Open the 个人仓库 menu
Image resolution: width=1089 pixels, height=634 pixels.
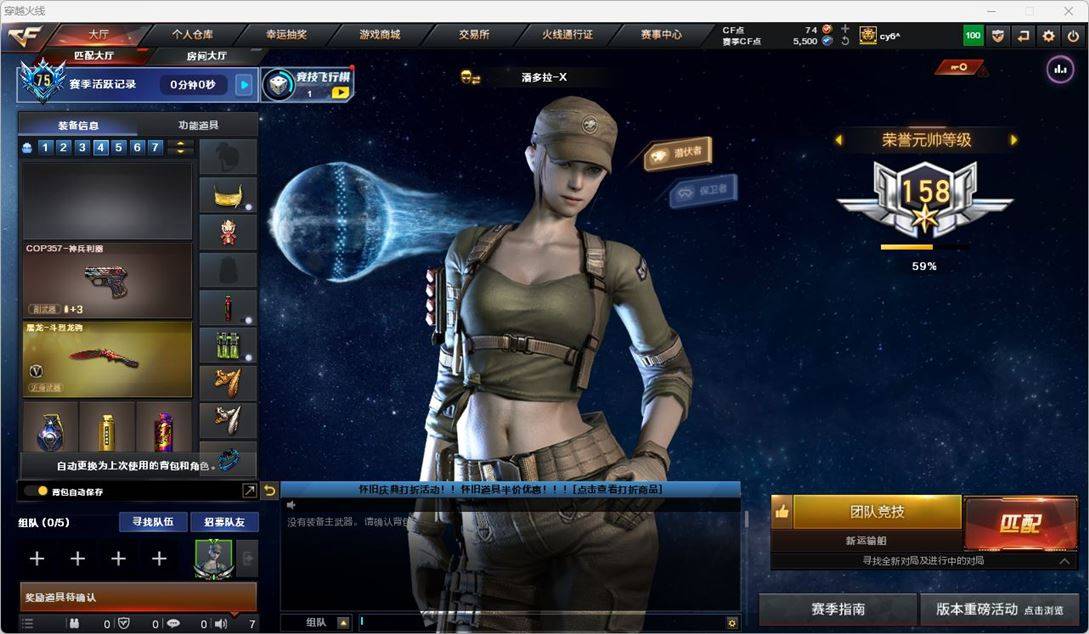[192, 34]
